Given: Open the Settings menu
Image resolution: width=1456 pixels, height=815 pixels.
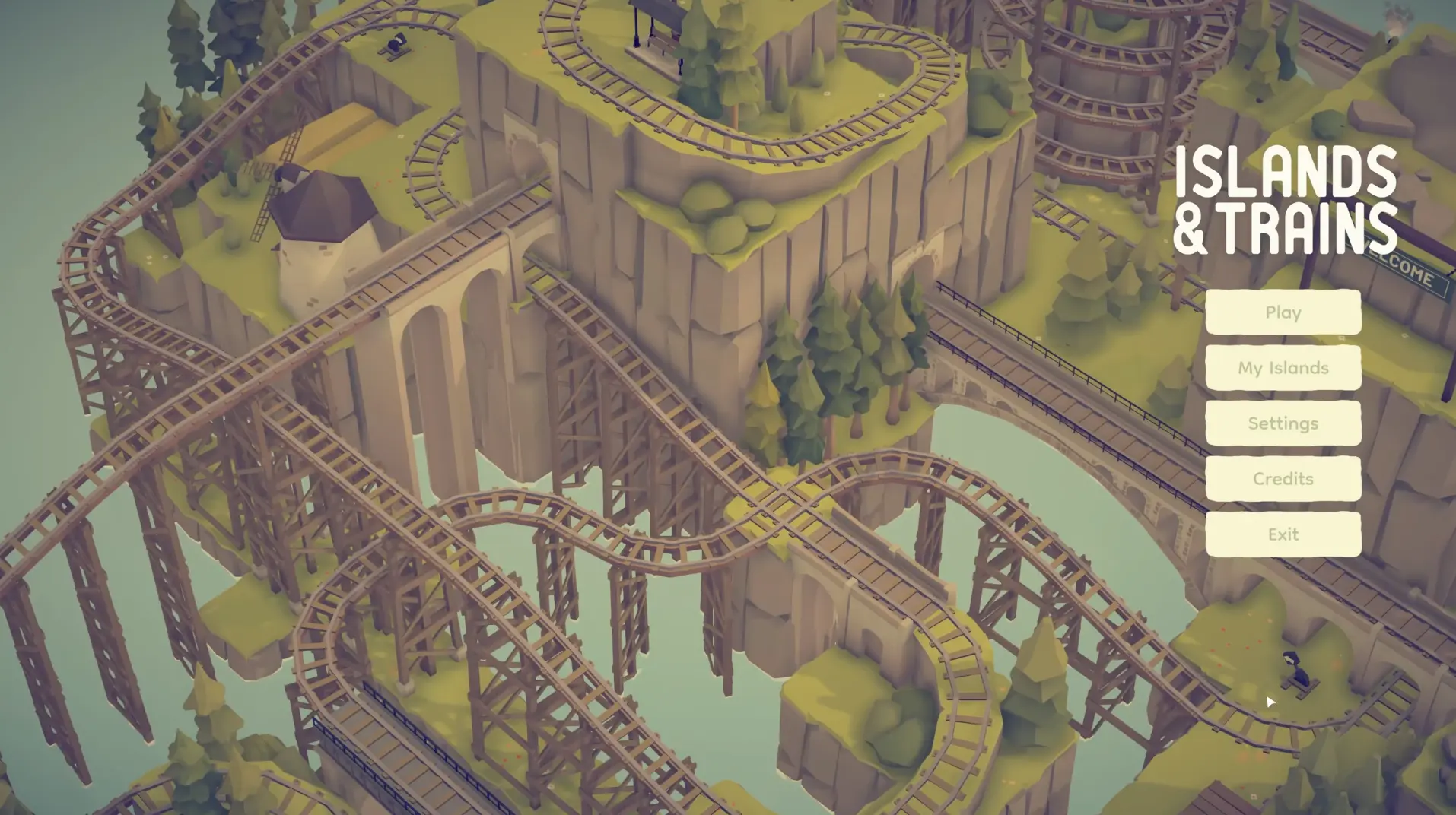Looking at the screenshot, I should (1283, 423).
